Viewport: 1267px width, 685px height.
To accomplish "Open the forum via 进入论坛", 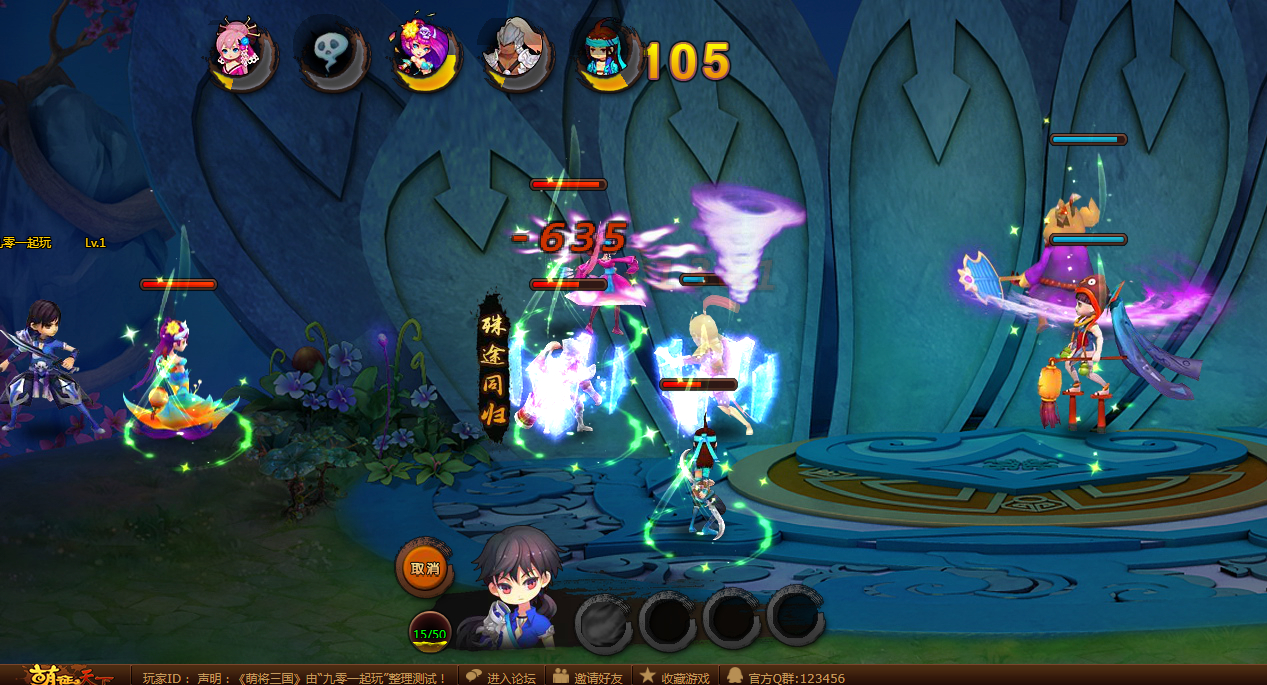I will click(x=501, y=677).
